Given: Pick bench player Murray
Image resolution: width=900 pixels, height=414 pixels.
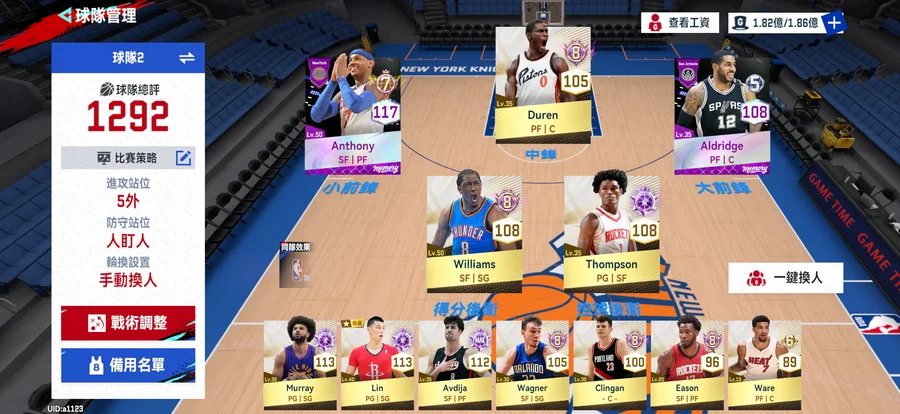Looking at the screenshot, I should 300,360.
